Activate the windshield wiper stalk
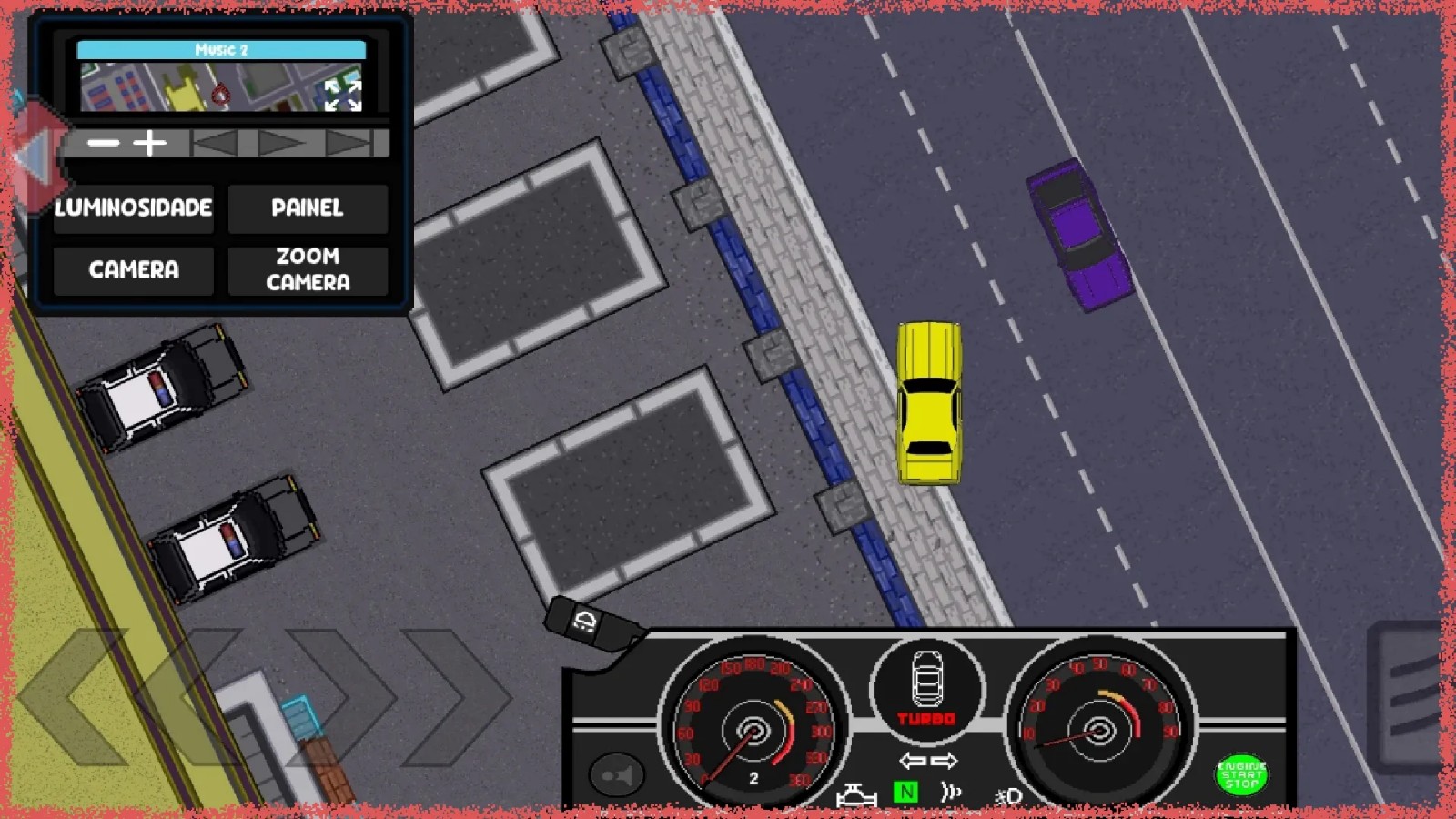Screen dimensions: 1456x819 coord(590,624)
